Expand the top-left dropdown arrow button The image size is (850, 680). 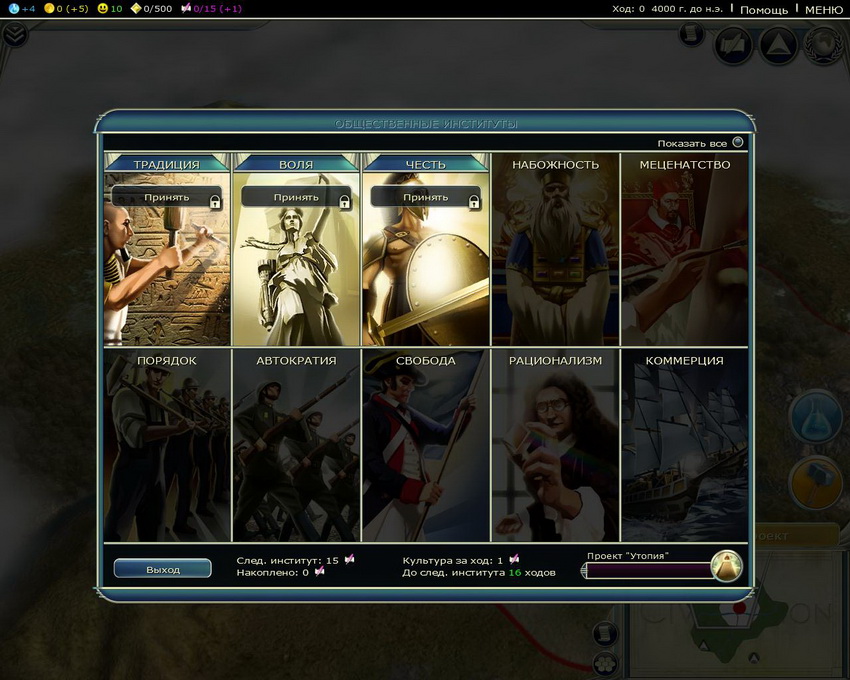coord(14,35)
